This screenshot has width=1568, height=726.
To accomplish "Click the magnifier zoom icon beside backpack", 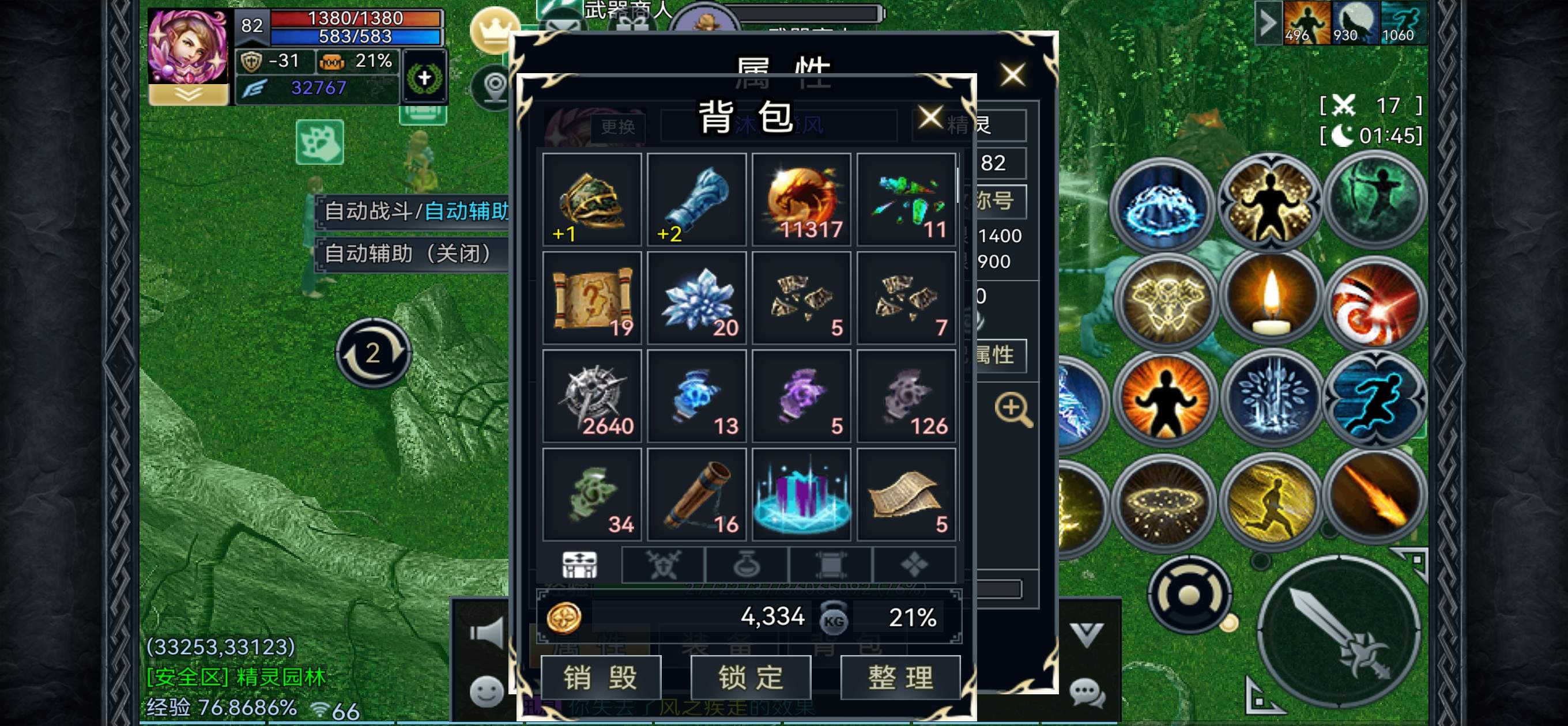I will tap(1013, 409).
